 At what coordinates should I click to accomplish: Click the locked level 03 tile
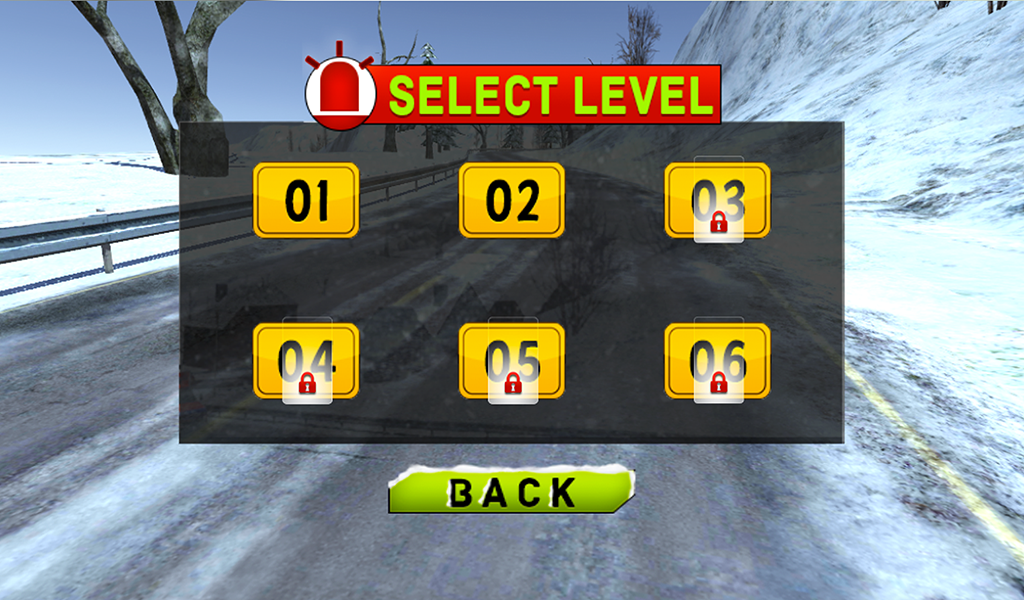[717, 200]
